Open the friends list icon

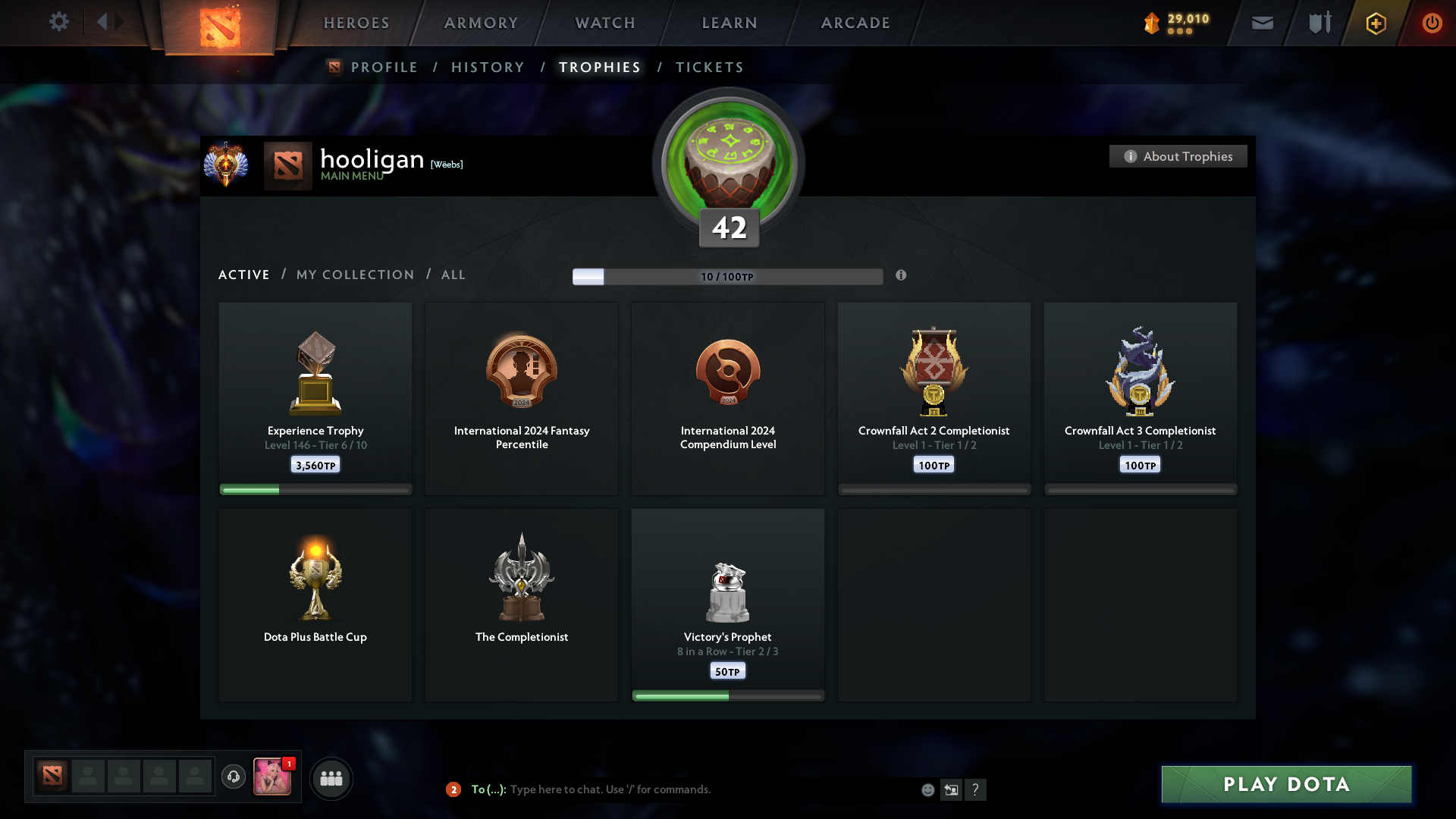331,778
